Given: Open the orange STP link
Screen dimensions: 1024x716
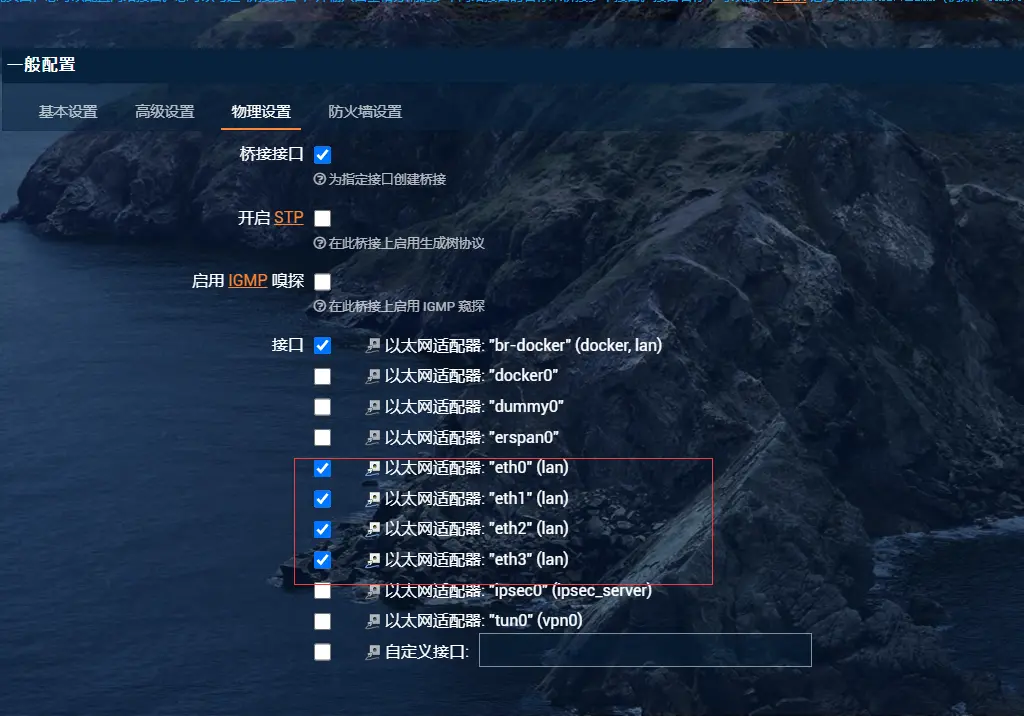Looking at the screenshot, I should tap(289, 218).
